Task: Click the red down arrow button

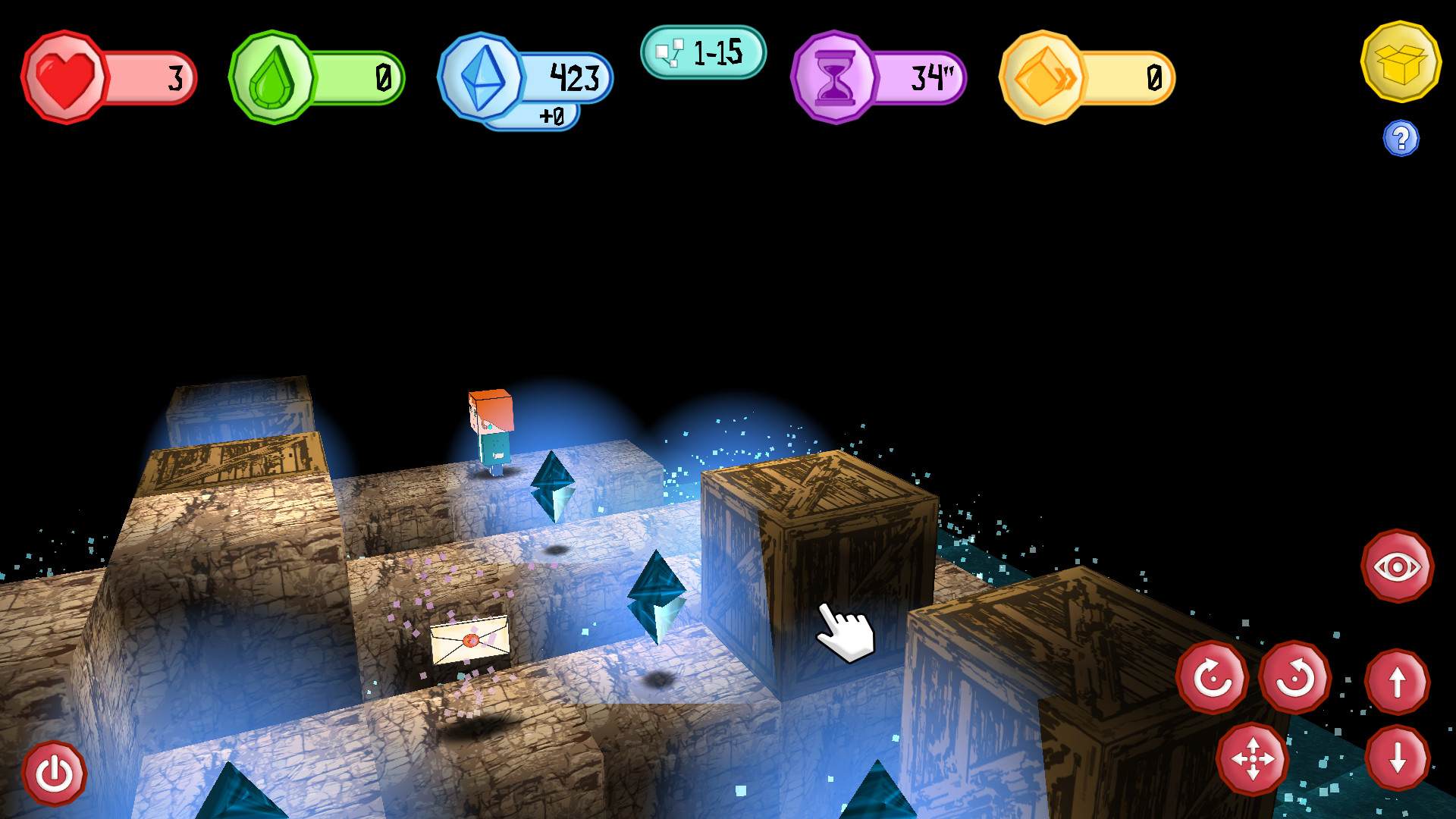Action: click(x=1397, y=758)
